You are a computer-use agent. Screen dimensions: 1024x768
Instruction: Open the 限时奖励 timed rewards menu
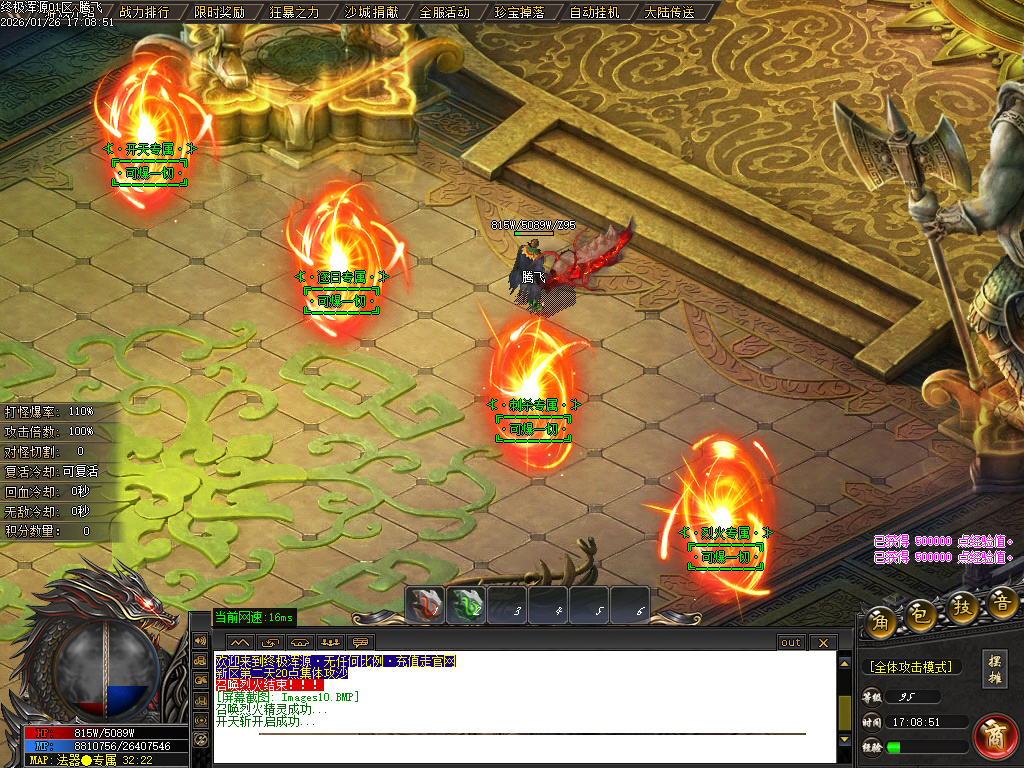[x=220, y=13]
